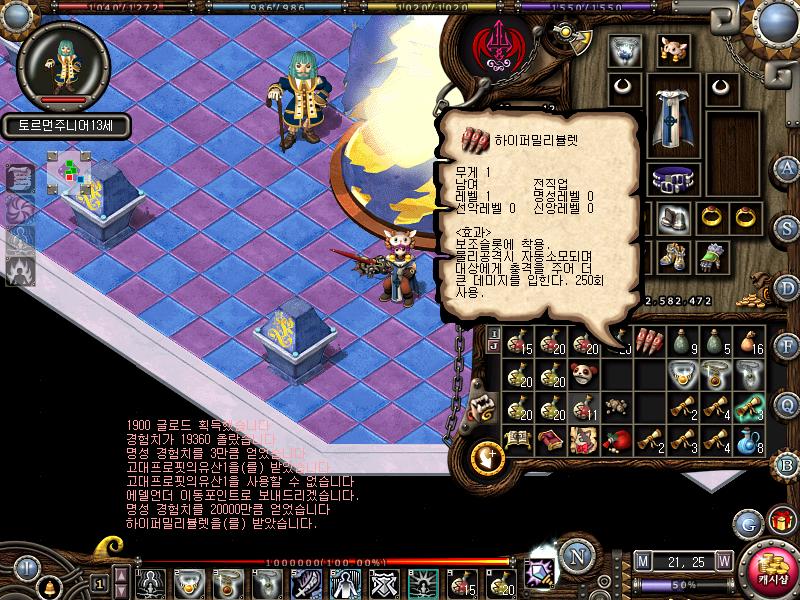
Task: Open the red gift box button
Action: [x=781, y=521]
